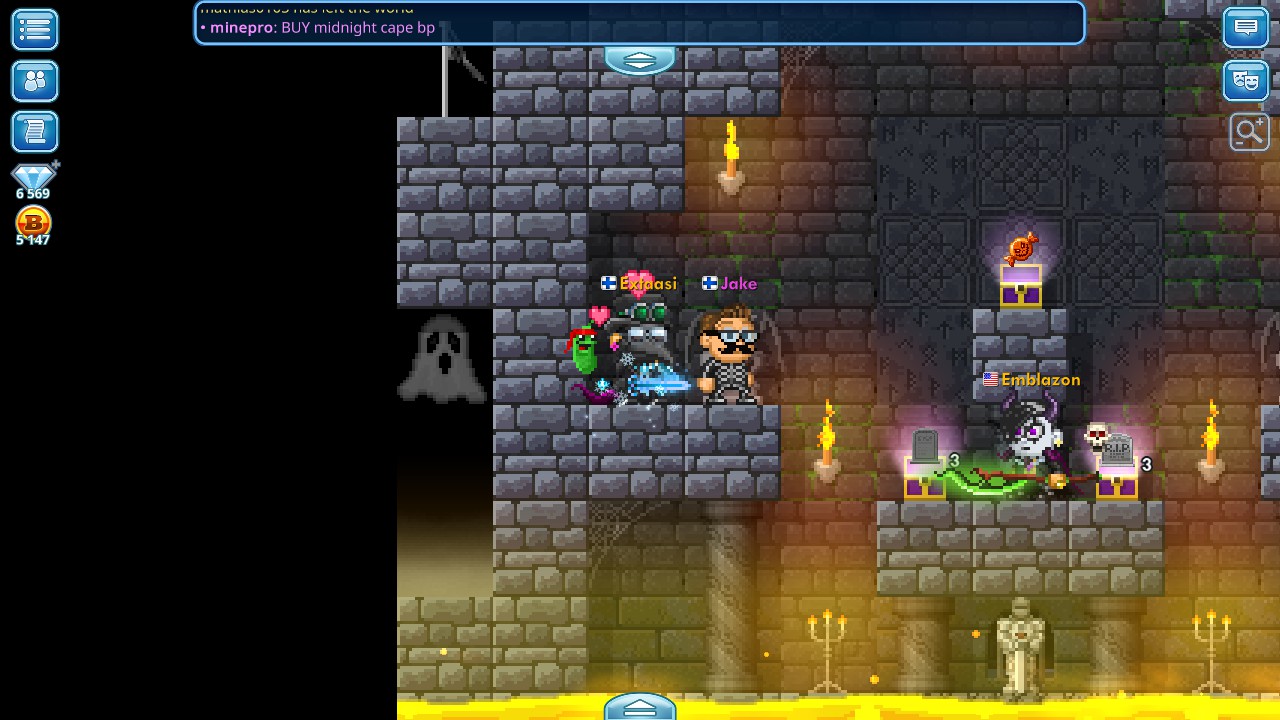Screen dimensions: 1280x720
Task: Select player Emblazon
Action: 1040,380
